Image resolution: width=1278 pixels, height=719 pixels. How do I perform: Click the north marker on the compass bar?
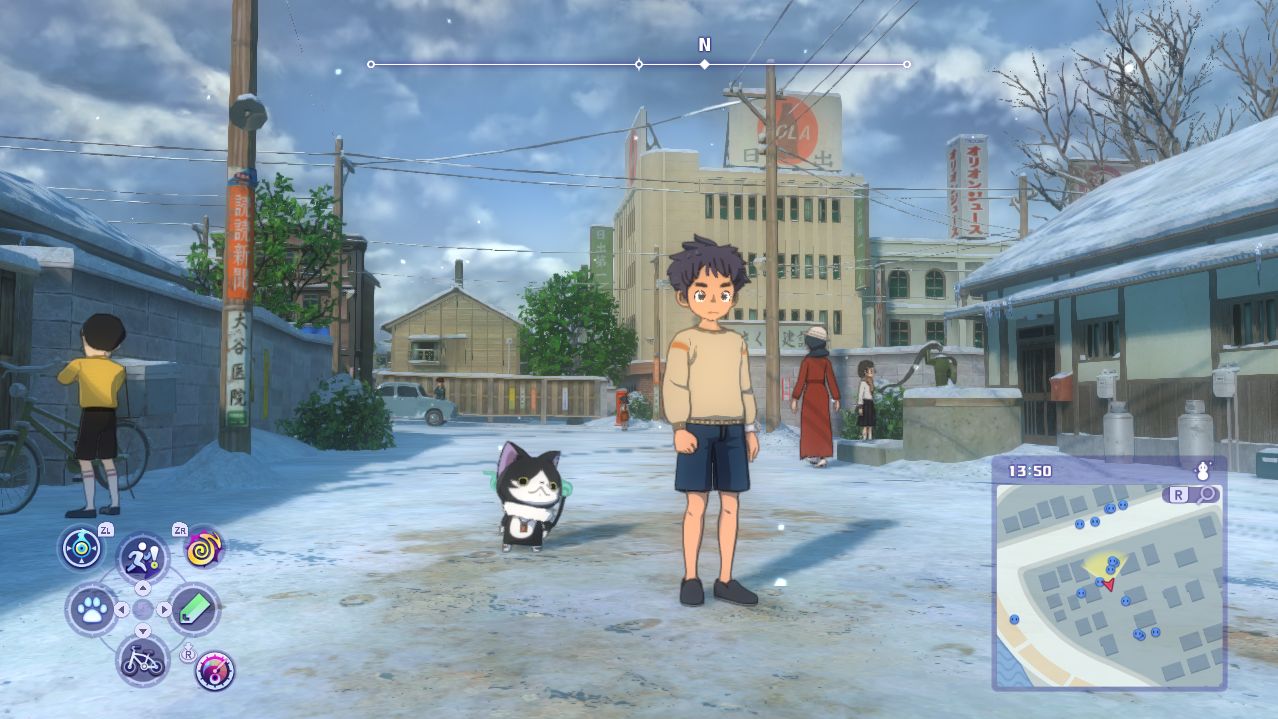pos(704,63)
